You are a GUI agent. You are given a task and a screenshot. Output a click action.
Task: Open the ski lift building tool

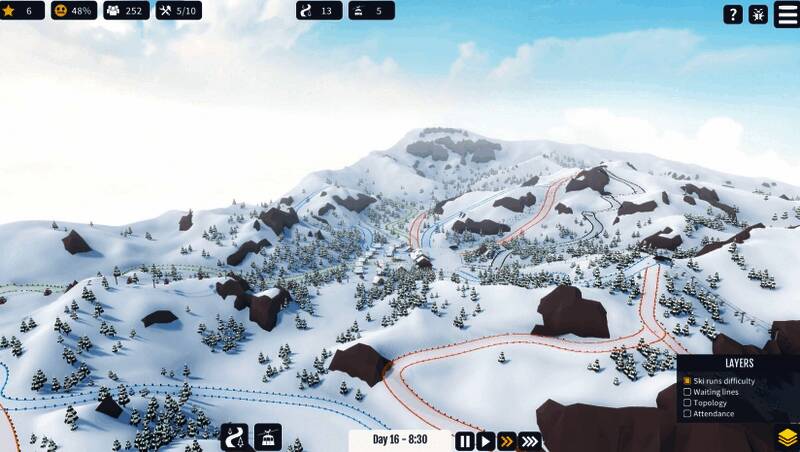[268, 438]
